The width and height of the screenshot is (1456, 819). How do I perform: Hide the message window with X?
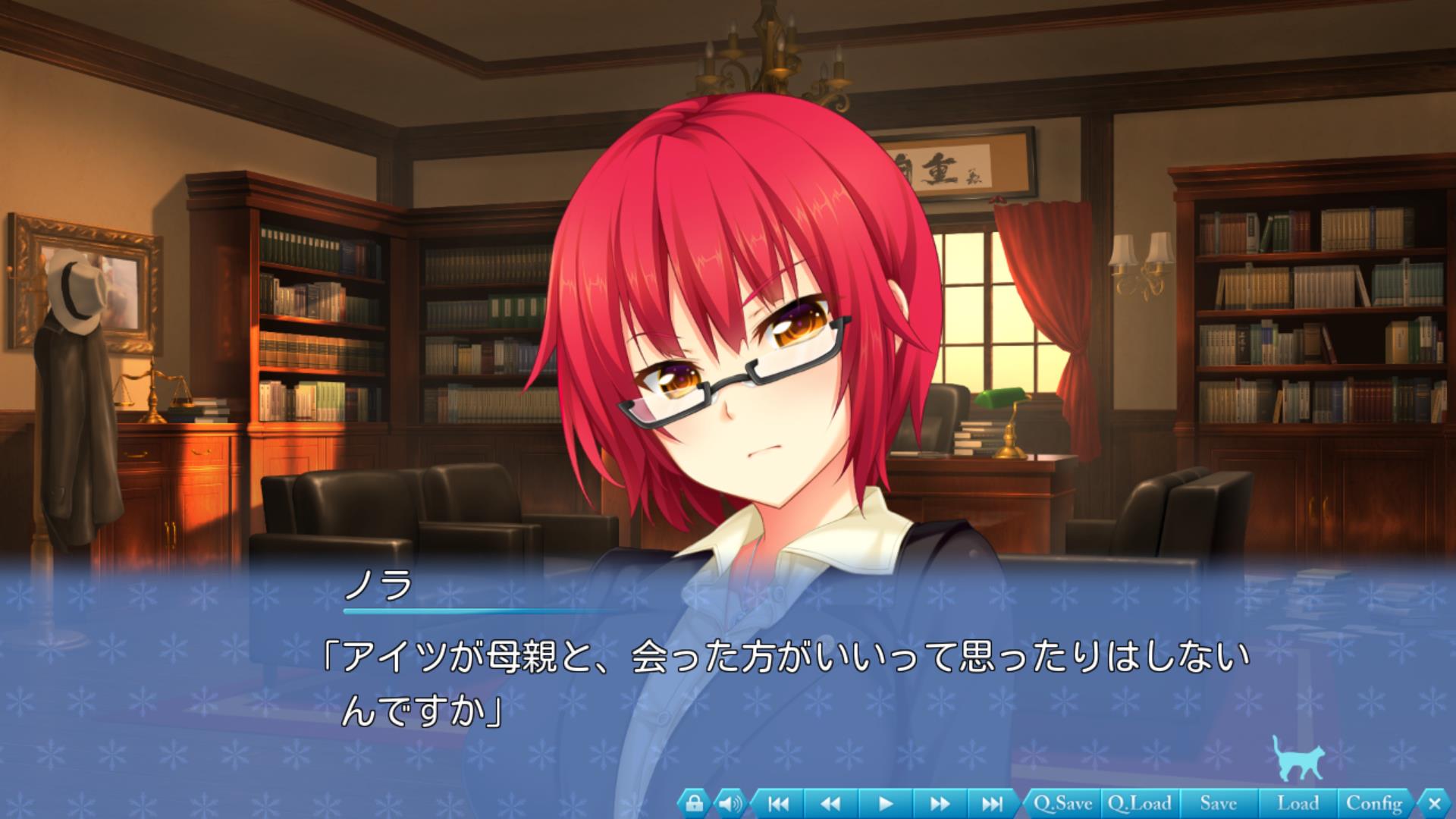pos(1434,803)
